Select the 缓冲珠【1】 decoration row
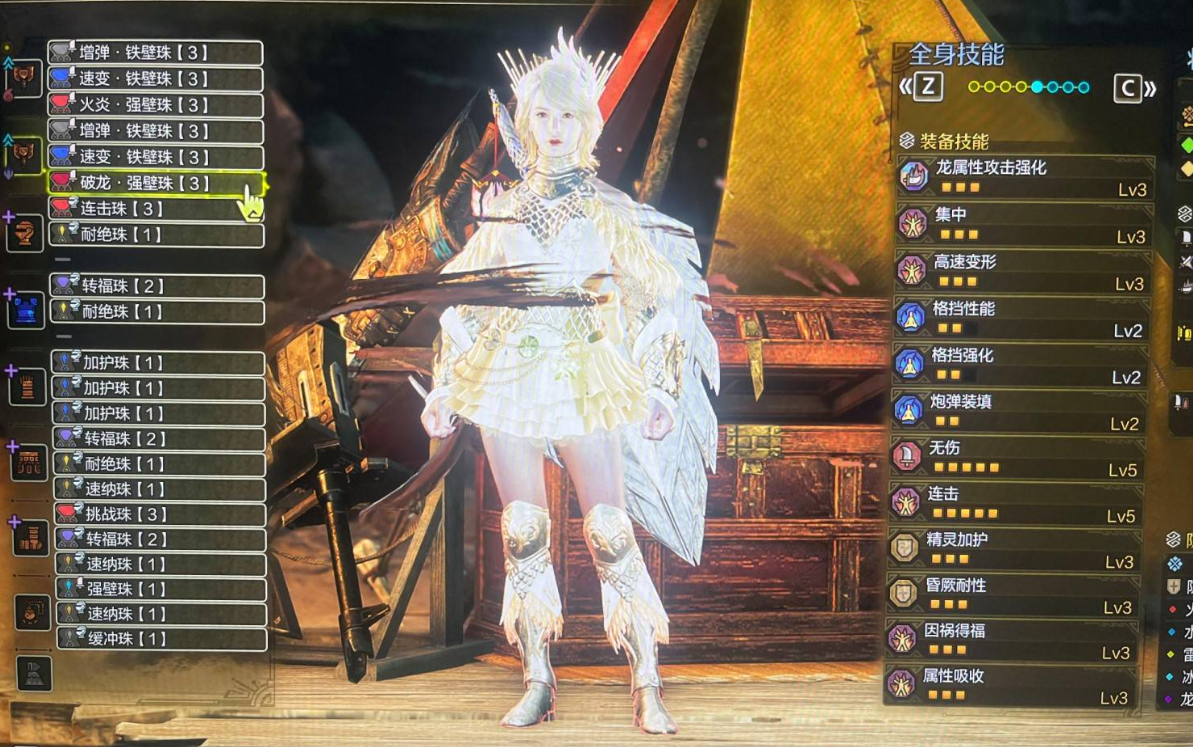 [160, 639]
